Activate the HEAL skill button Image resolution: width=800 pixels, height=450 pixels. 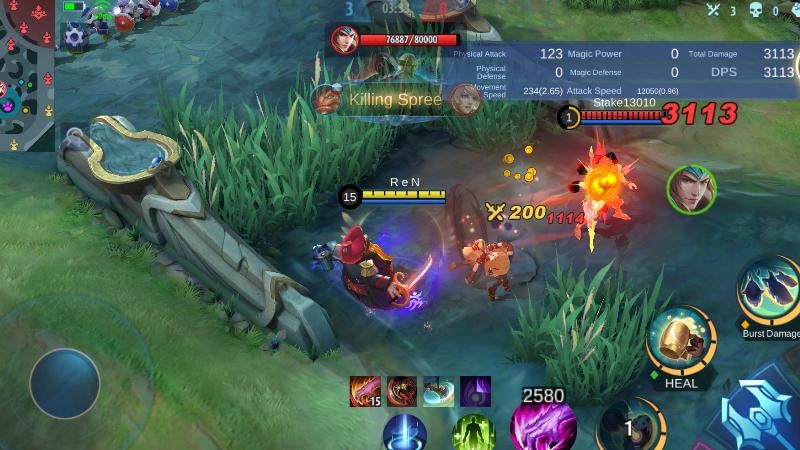tap(680, 342)
